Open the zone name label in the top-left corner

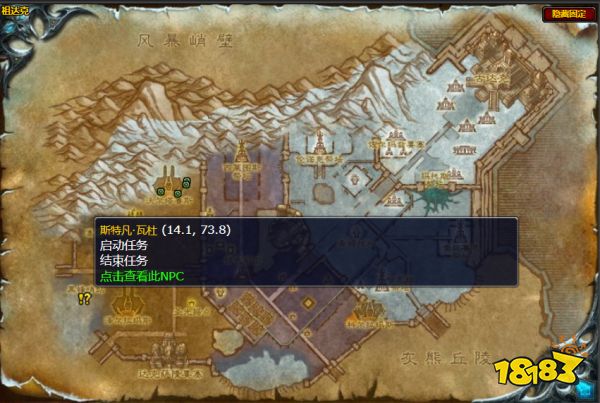point(15,11)
